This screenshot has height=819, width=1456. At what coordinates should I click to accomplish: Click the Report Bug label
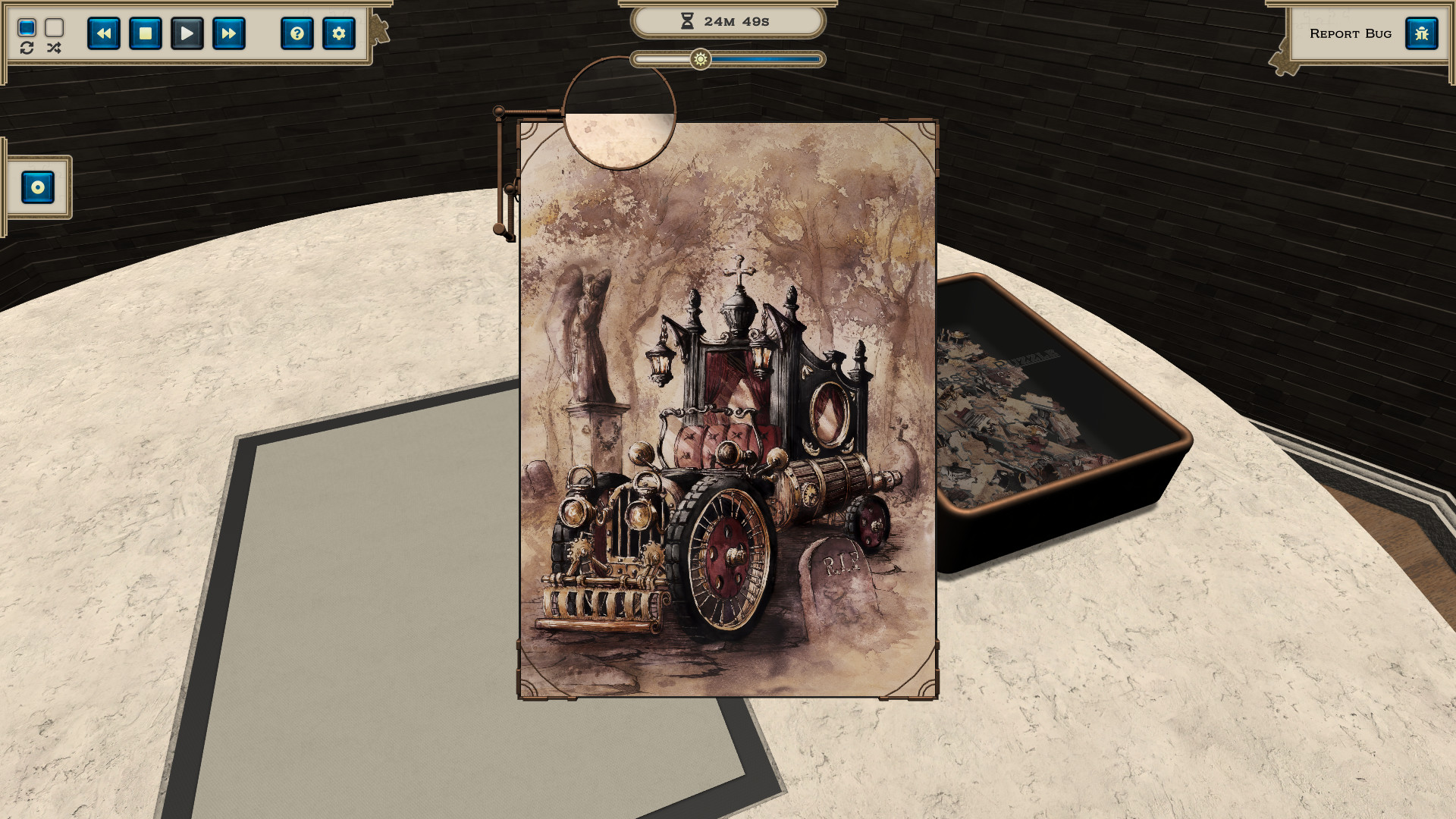1351,33
